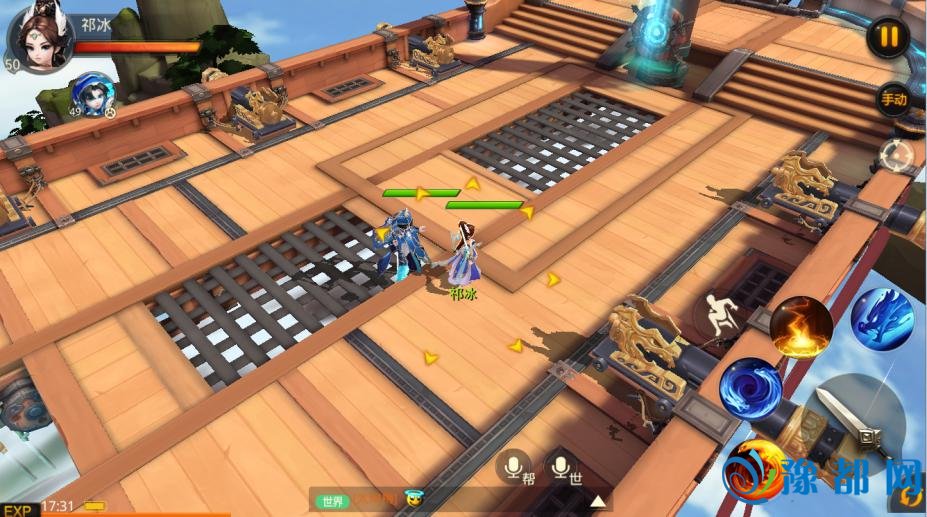Cast the fire flame skill
This screenshot has height=517, width=927.
[800, 328]
